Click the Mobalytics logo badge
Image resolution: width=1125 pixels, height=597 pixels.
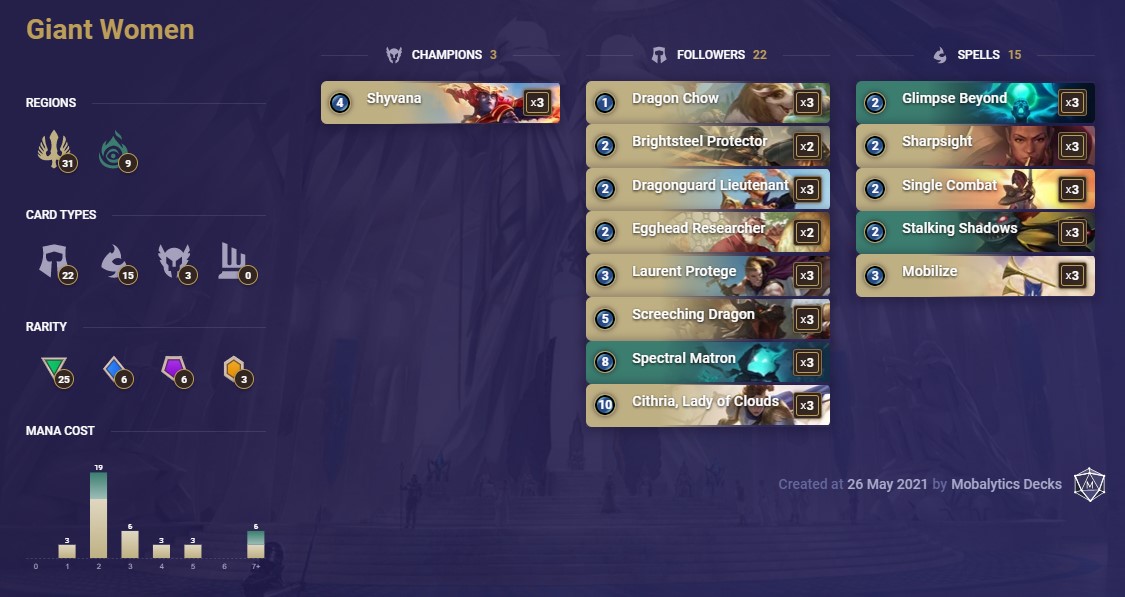point(1088,483)
